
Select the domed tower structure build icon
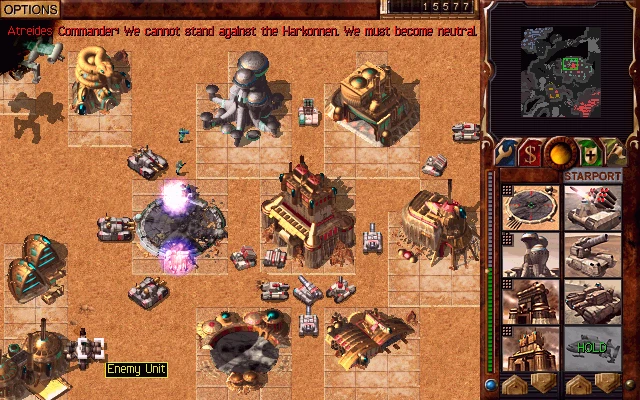click(530, 255)
